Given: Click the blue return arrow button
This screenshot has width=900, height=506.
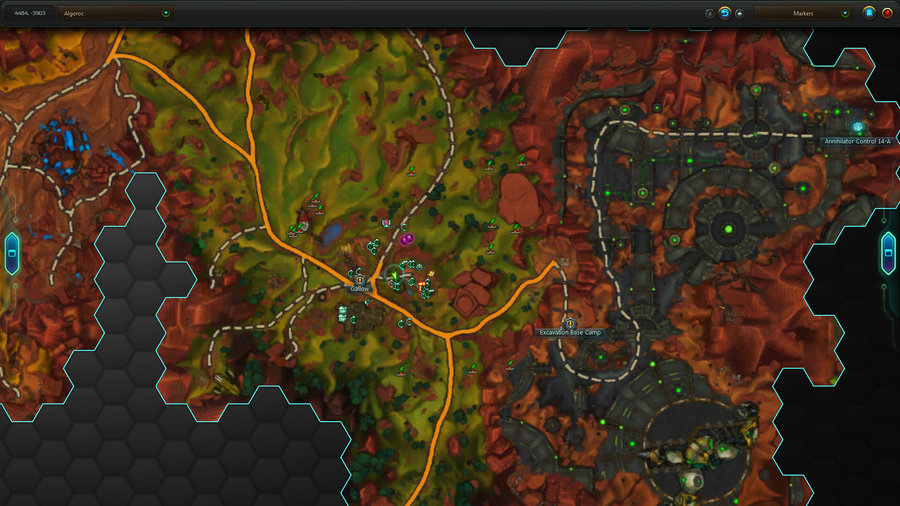Looking at the screenshot, I should pos(724,14).
